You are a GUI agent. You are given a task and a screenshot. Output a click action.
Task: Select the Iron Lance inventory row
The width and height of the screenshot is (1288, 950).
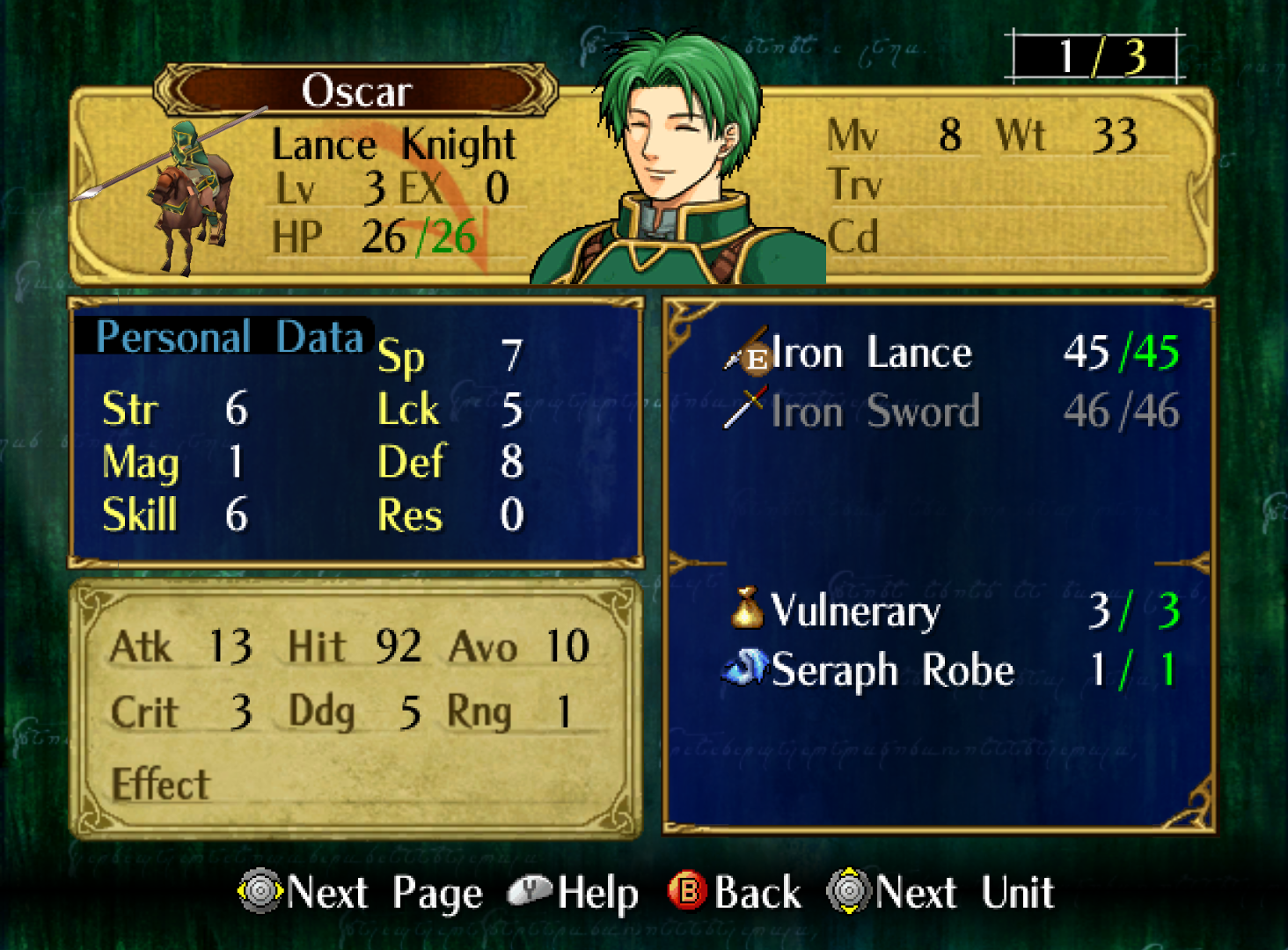pos(950,354)
